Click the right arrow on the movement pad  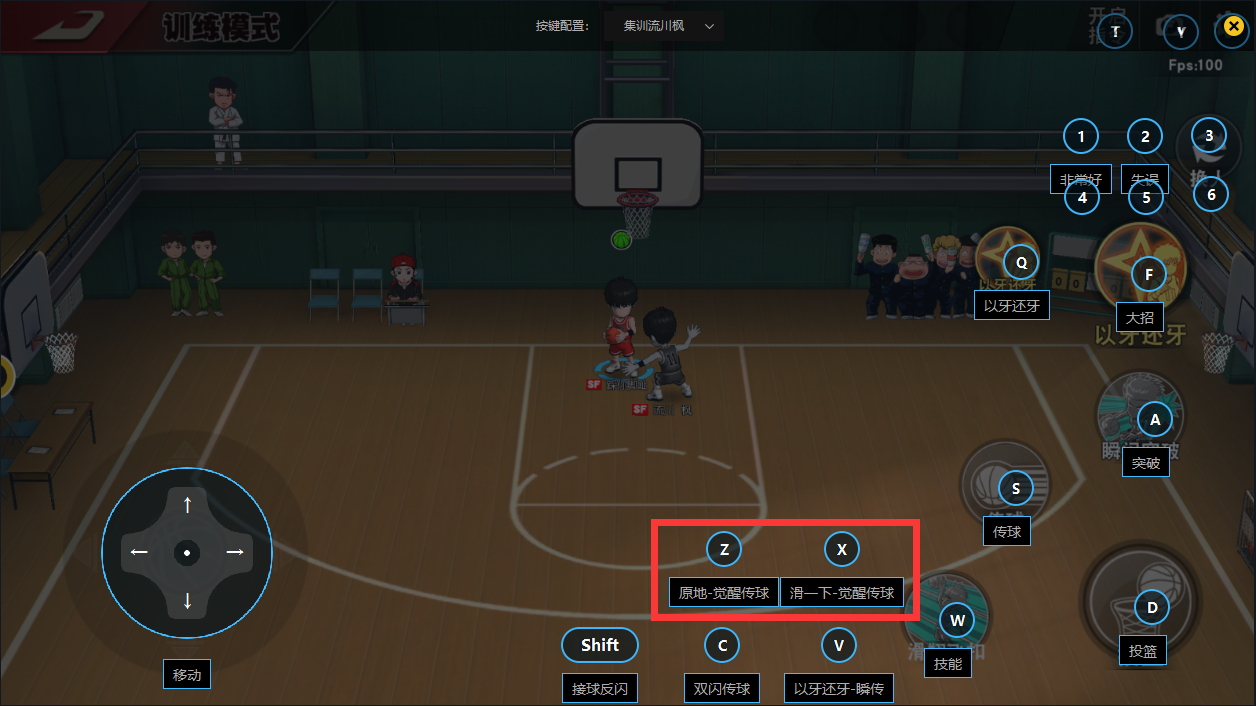(234, 552)
